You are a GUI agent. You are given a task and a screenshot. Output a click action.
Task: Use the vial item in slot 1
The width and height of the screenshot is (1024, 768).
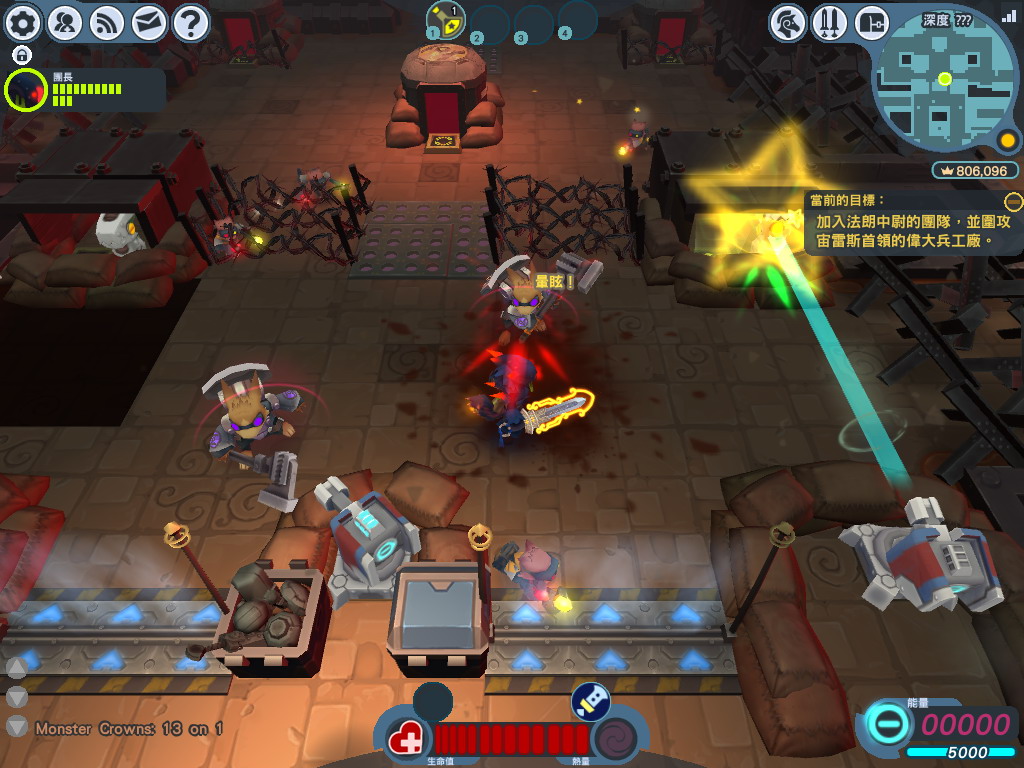pyautogui.click(x=446, y=19)
